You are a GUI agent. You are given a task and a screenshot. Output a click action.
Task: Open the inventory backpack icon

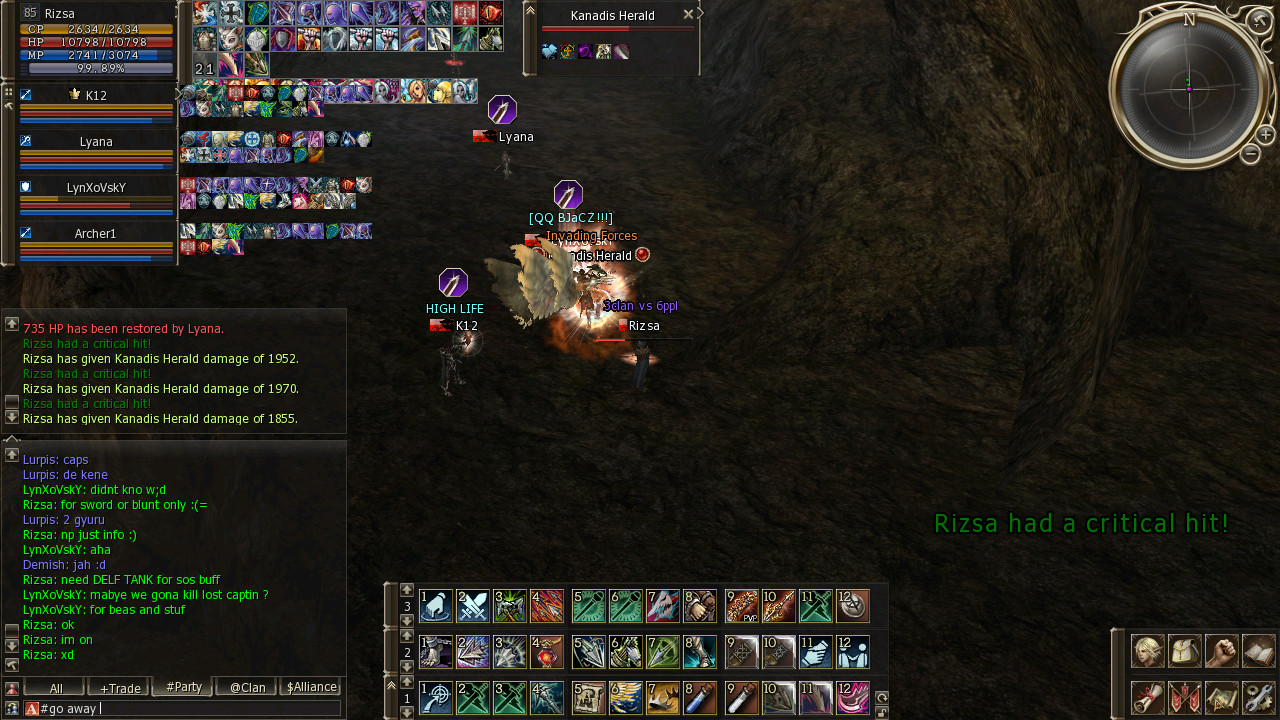tap(1184, 651)
